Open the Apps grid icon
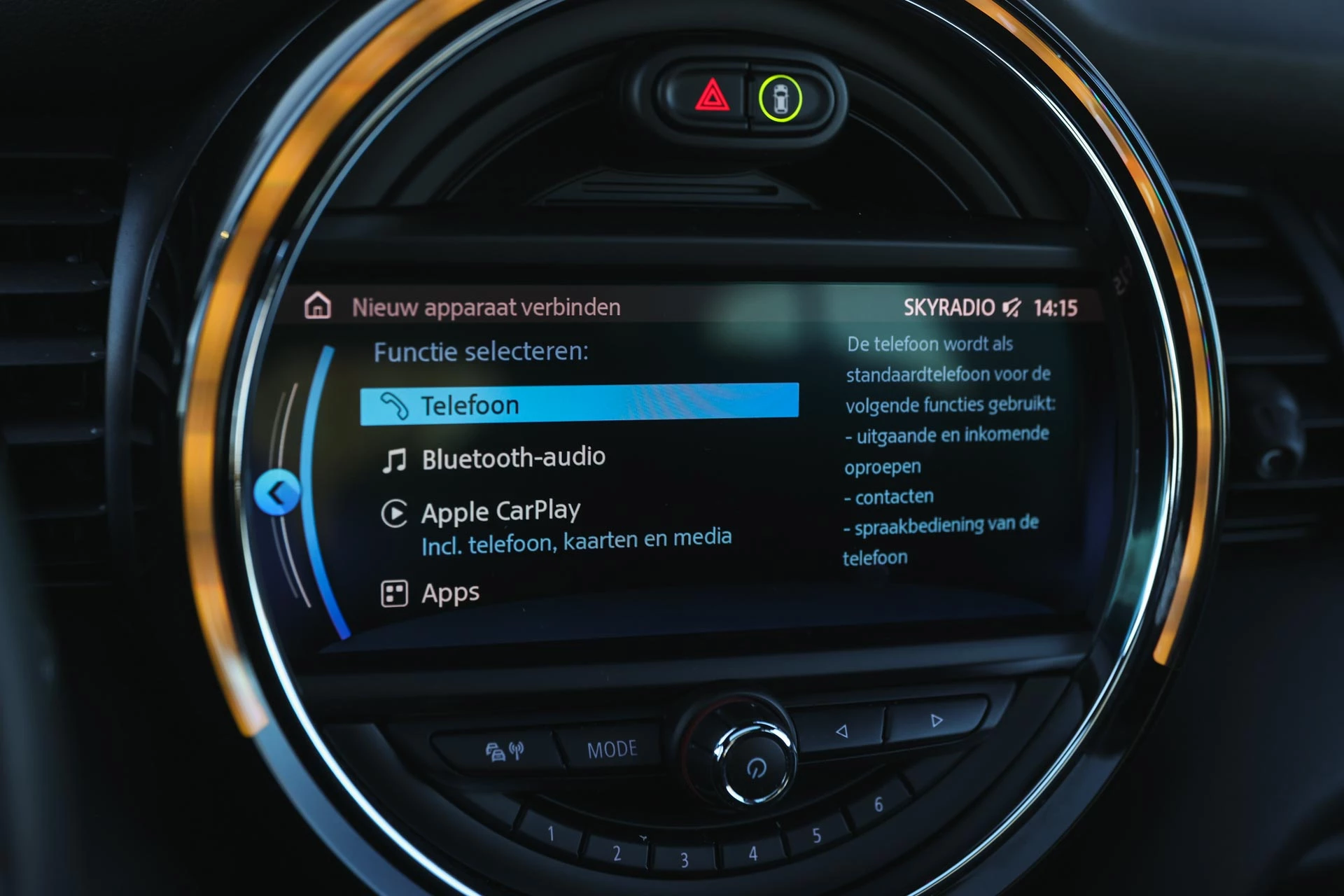The height and width of the screenshot is (896, 1344). 394,591
